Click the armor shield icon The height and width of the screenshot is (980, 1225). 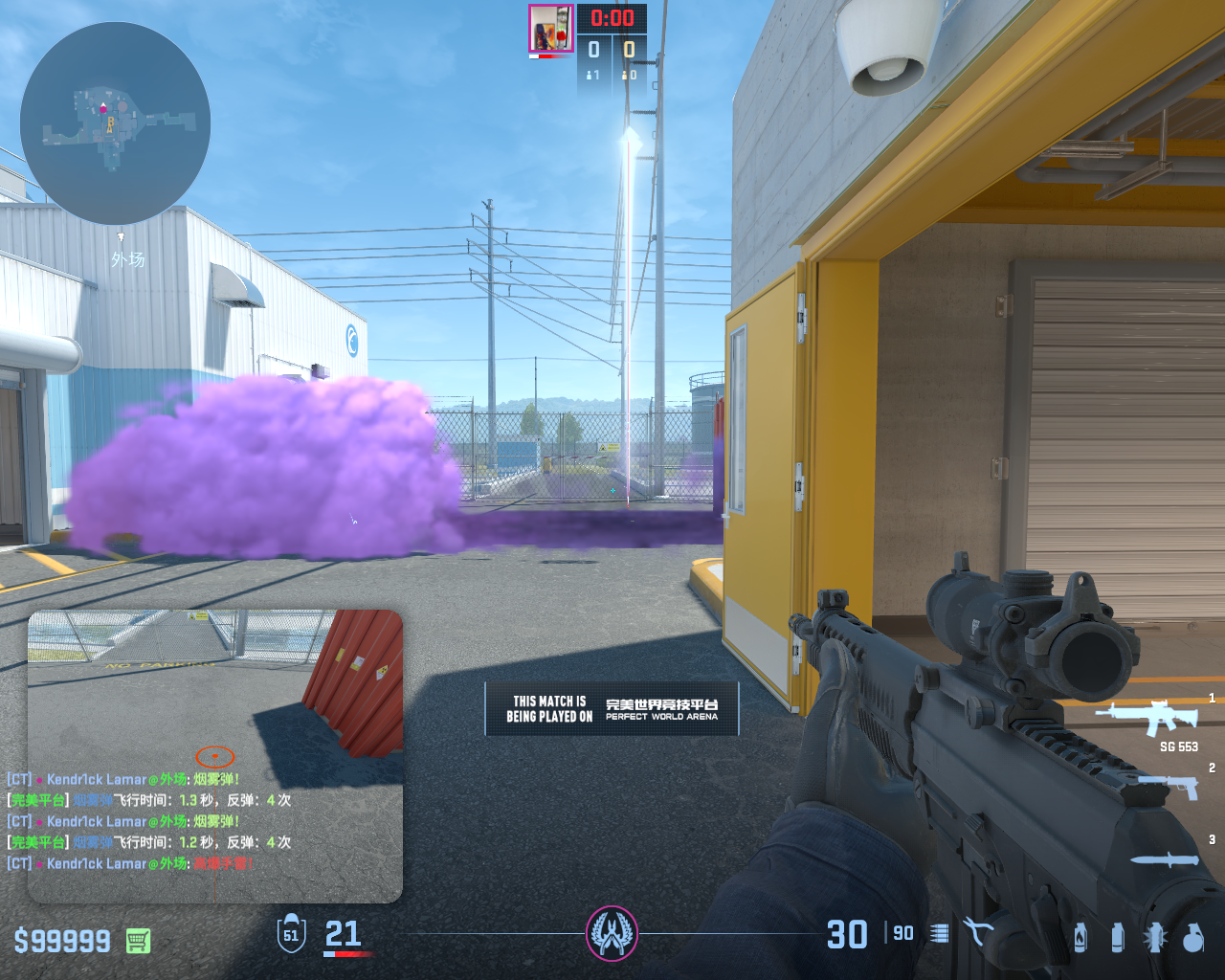pos(291,934)
